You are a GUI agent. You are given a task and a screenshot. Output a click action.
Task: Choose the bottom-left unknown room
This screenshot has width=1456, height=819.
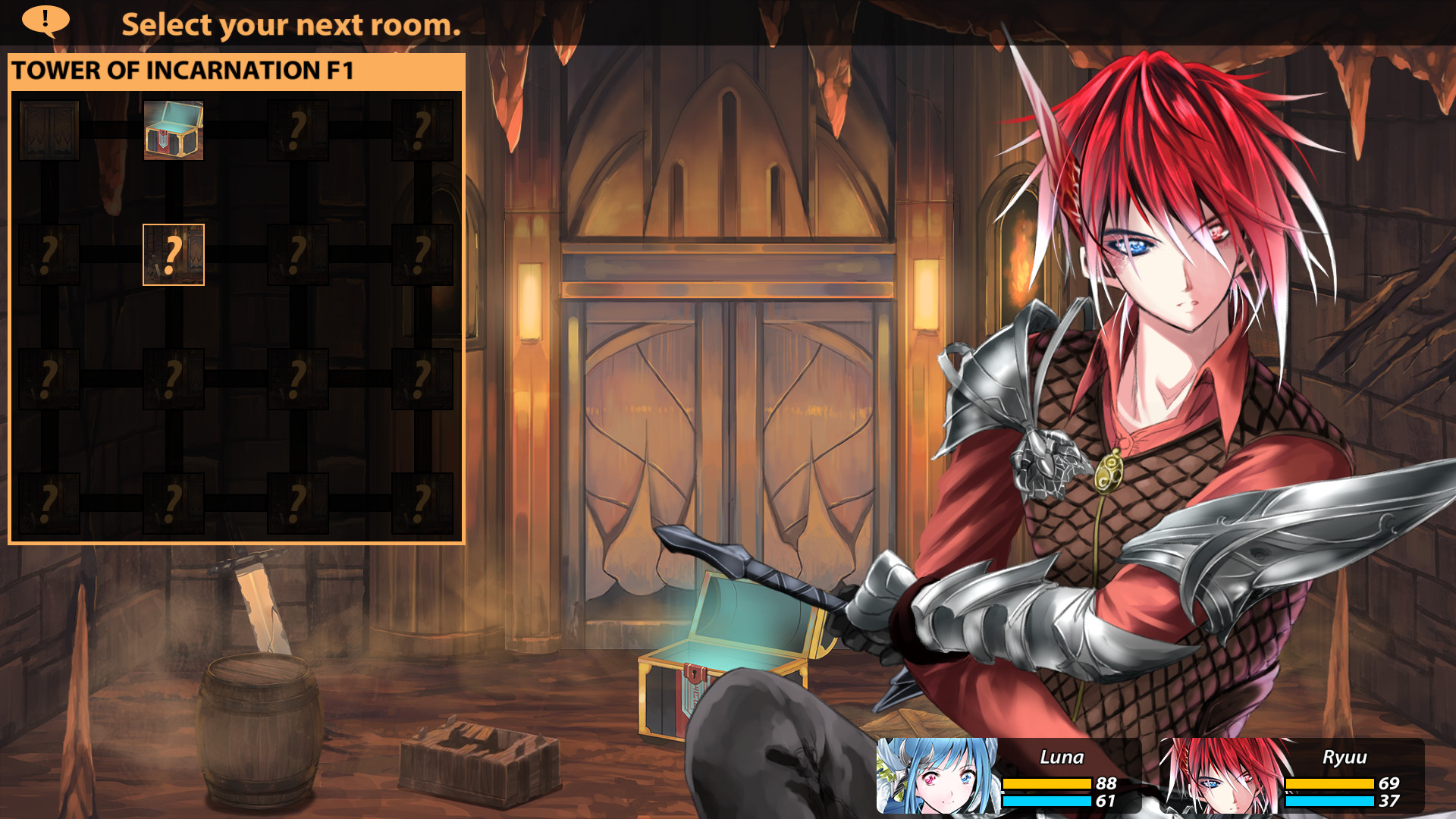click(x=49, y=502)
